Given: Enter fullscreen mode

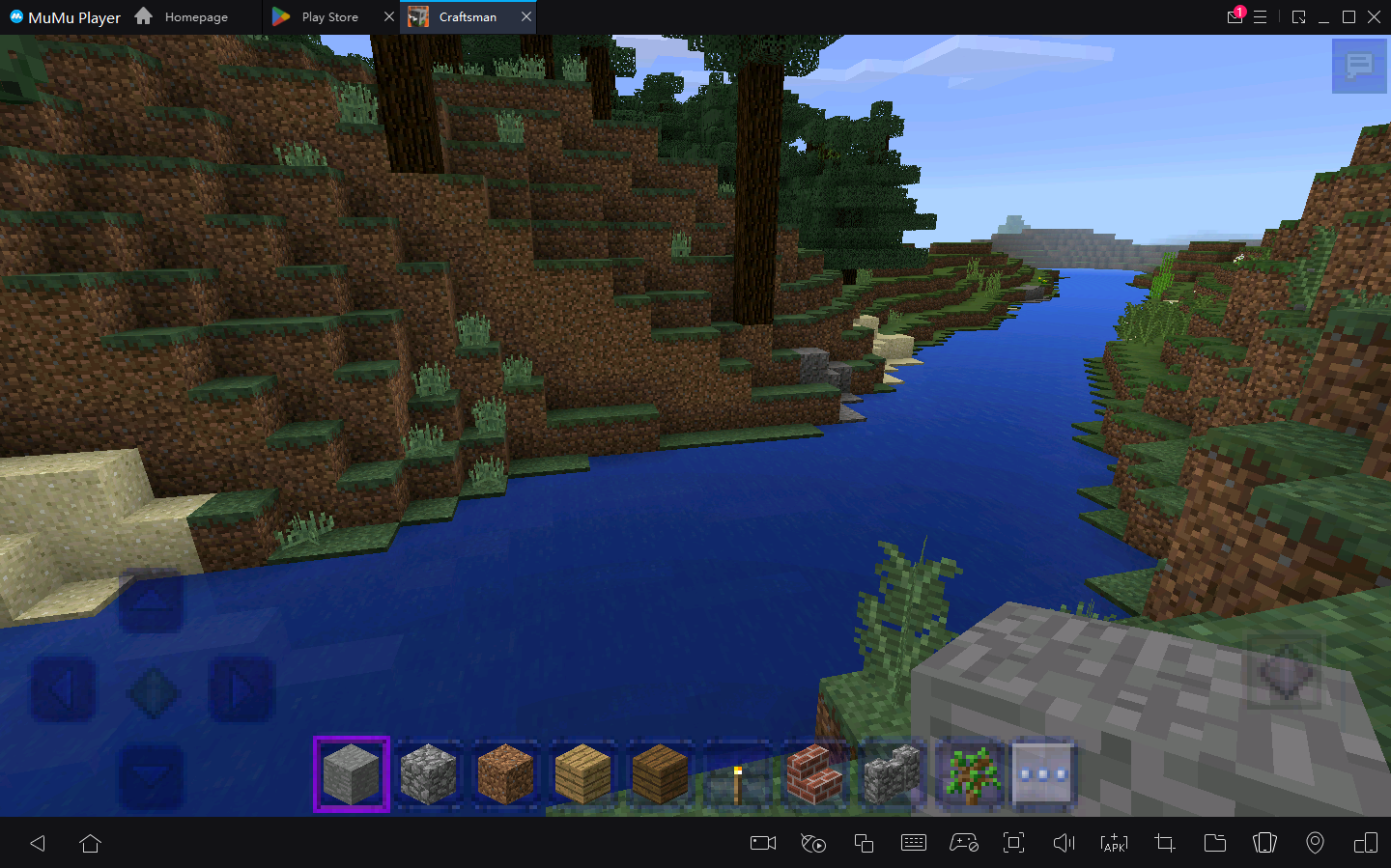Looking at the screenshot, I should (1013, 843).
